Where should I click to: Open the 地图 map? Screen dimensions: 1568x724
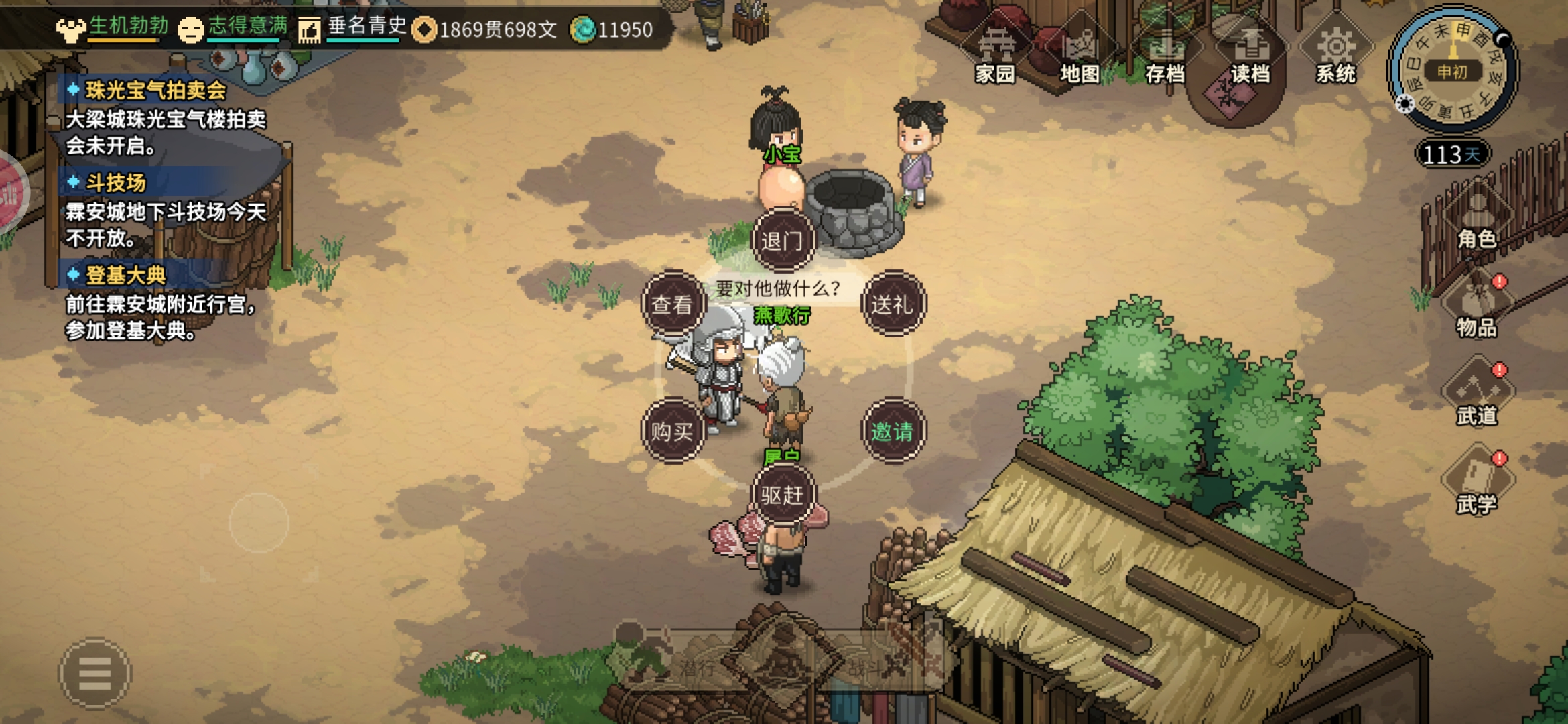pyautogui.click(x=1080, y=55)
